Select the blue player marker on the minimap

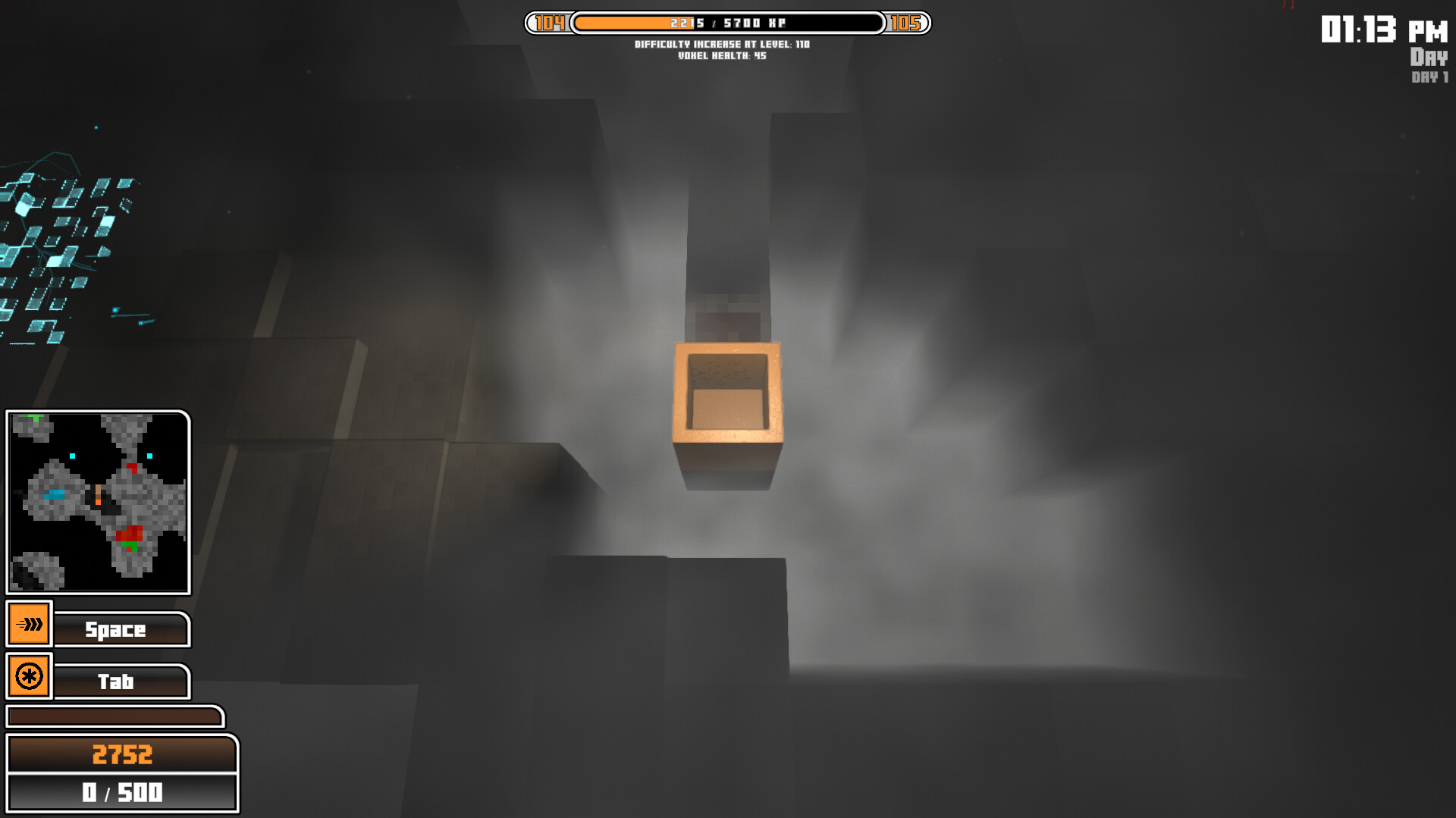pos(55,494)
